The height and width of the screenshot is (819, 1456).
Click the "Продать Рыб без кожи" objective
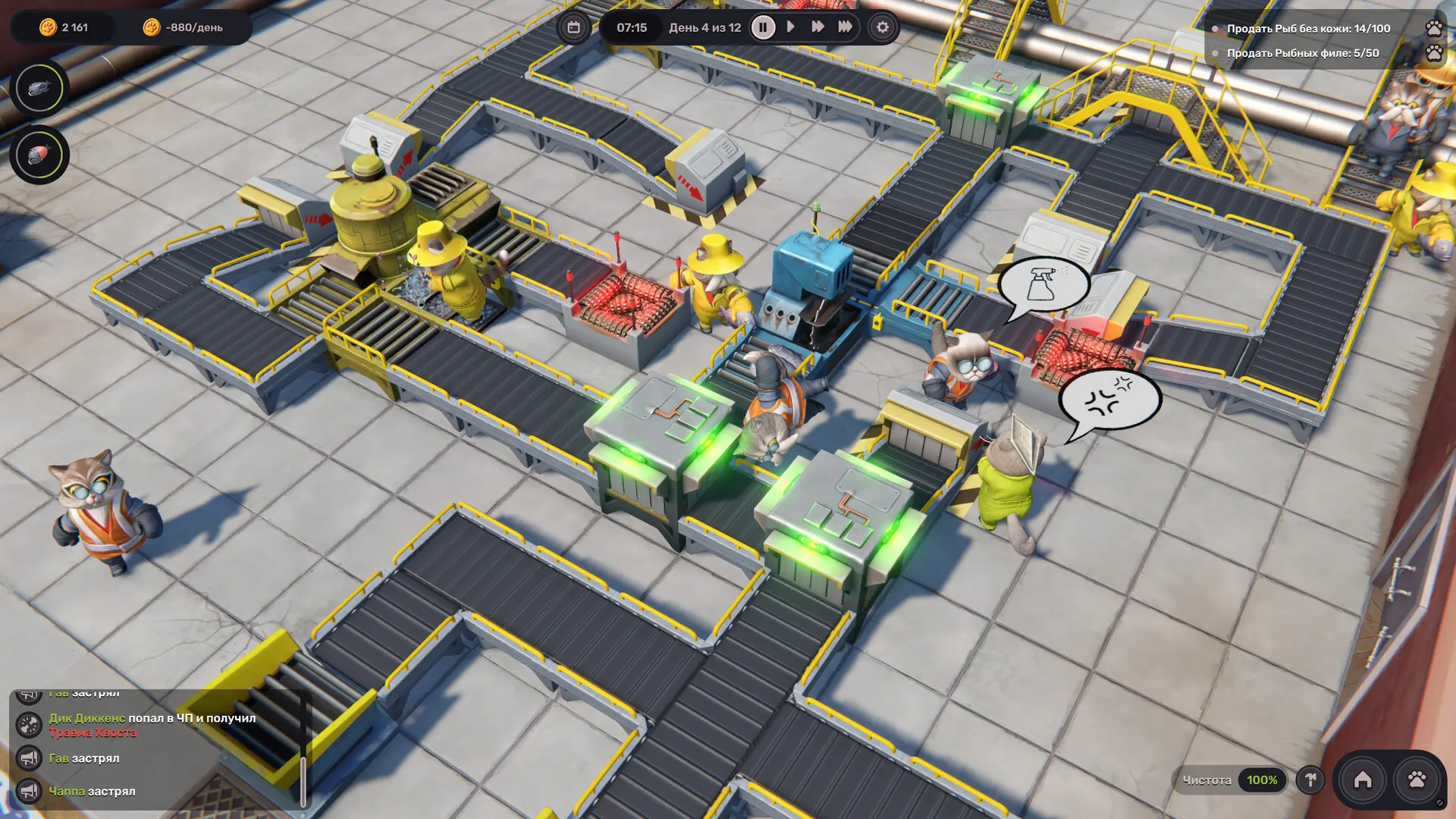pyautogui.click(x=1308, y=29)
